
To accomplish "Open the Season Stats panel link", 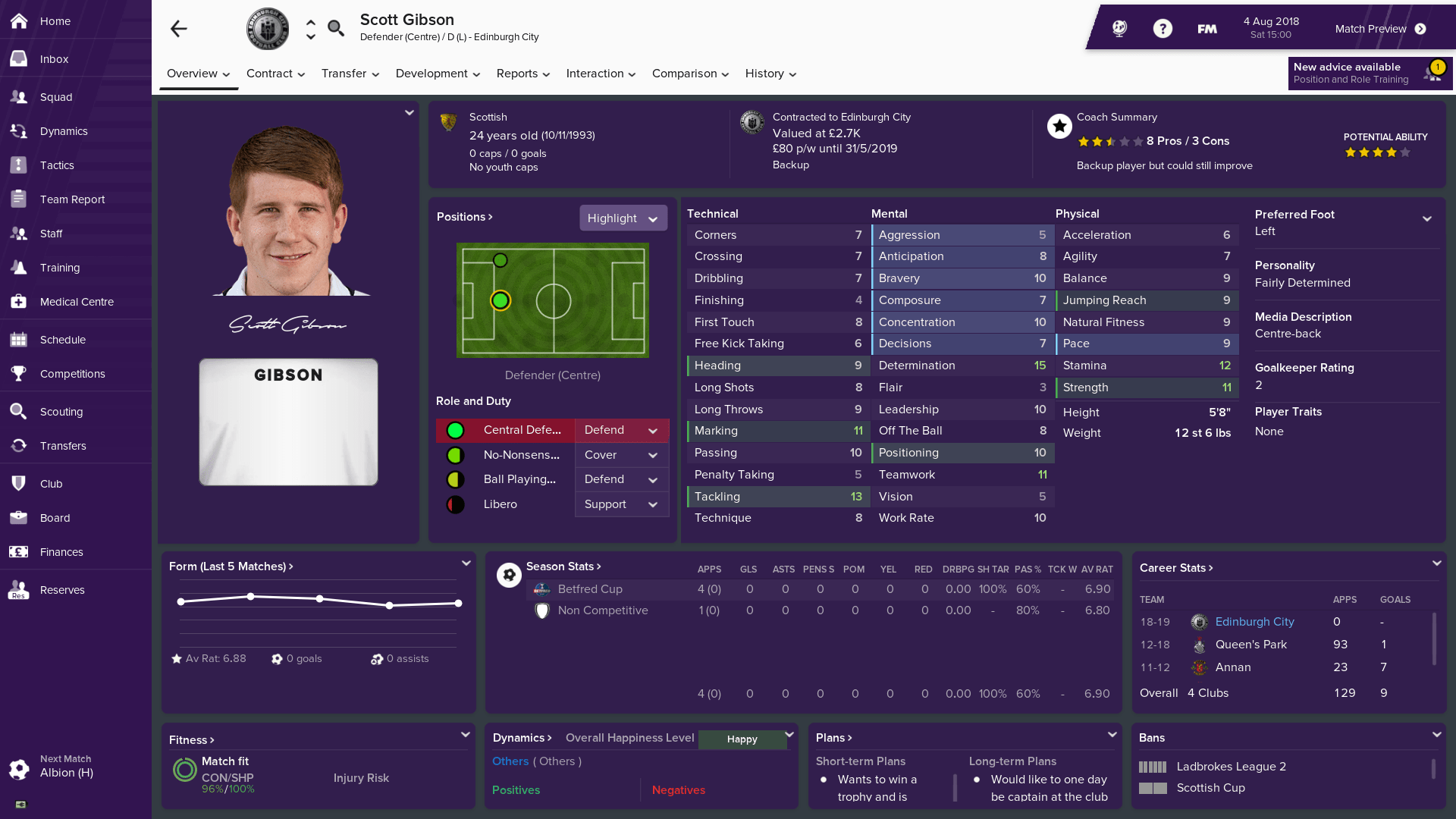I will pos(563,566).
